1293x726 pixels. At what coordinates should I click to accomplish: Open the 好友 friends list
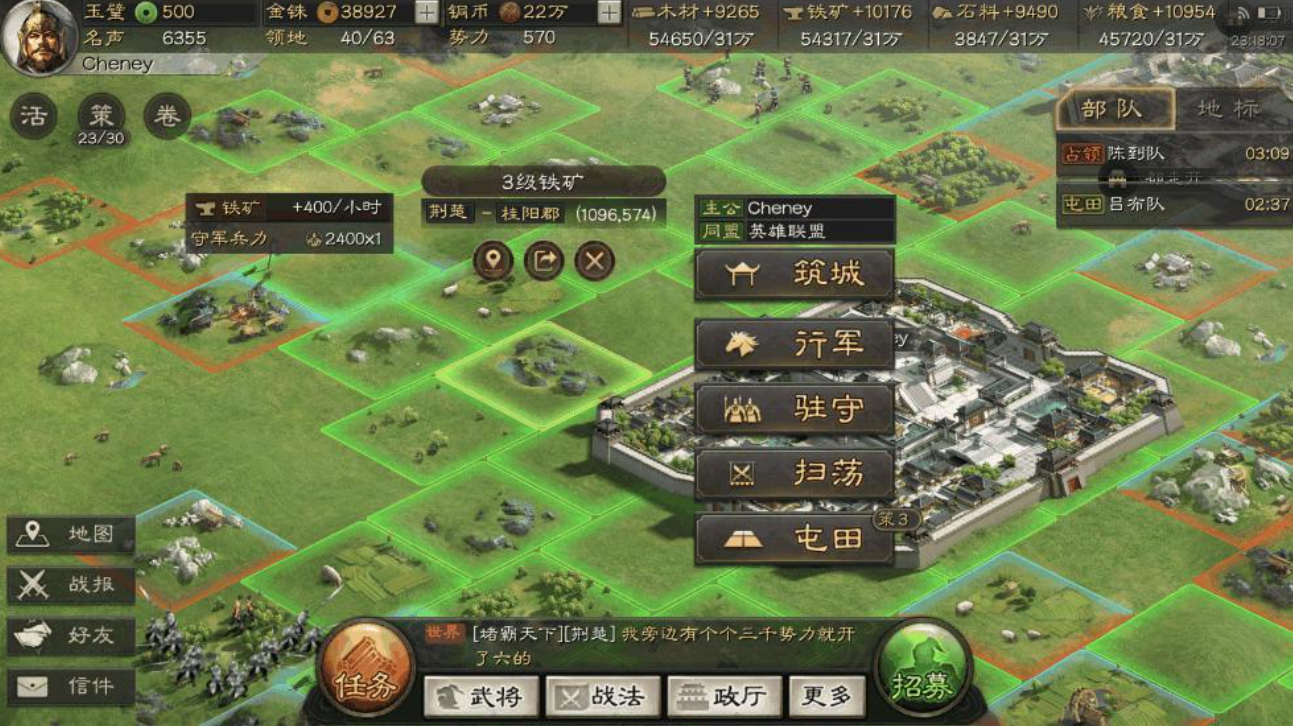70,634
